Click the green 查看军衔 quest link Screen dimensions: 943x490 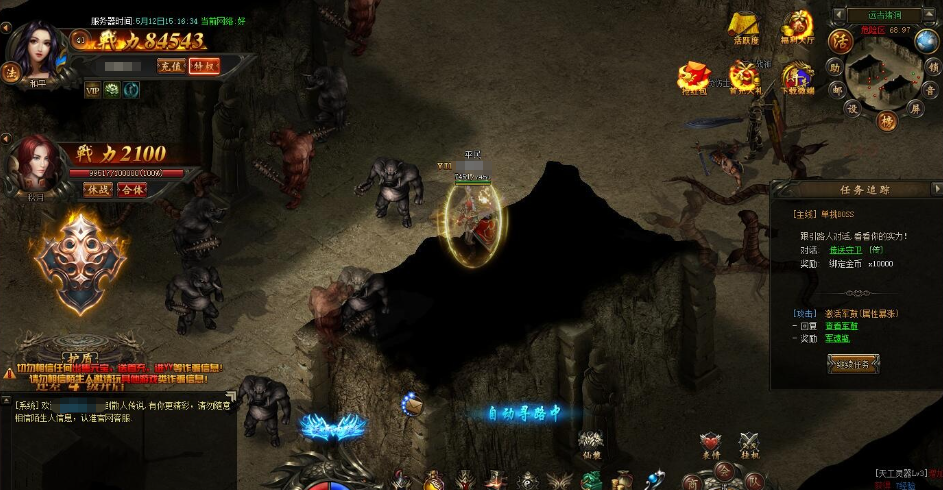840,326
